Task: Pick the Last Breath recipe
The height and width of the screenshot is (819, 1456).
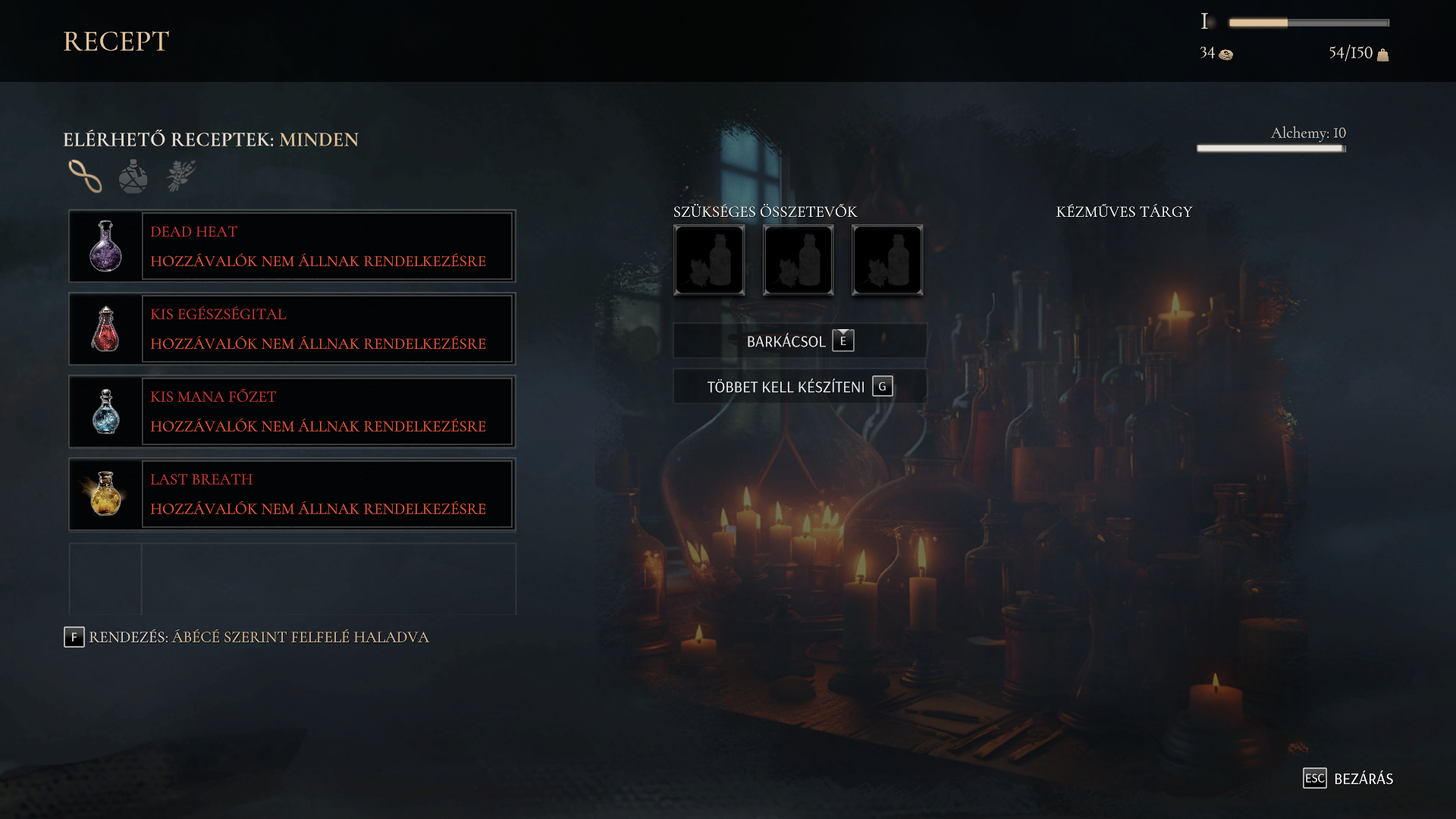Action: click(292, 494)
